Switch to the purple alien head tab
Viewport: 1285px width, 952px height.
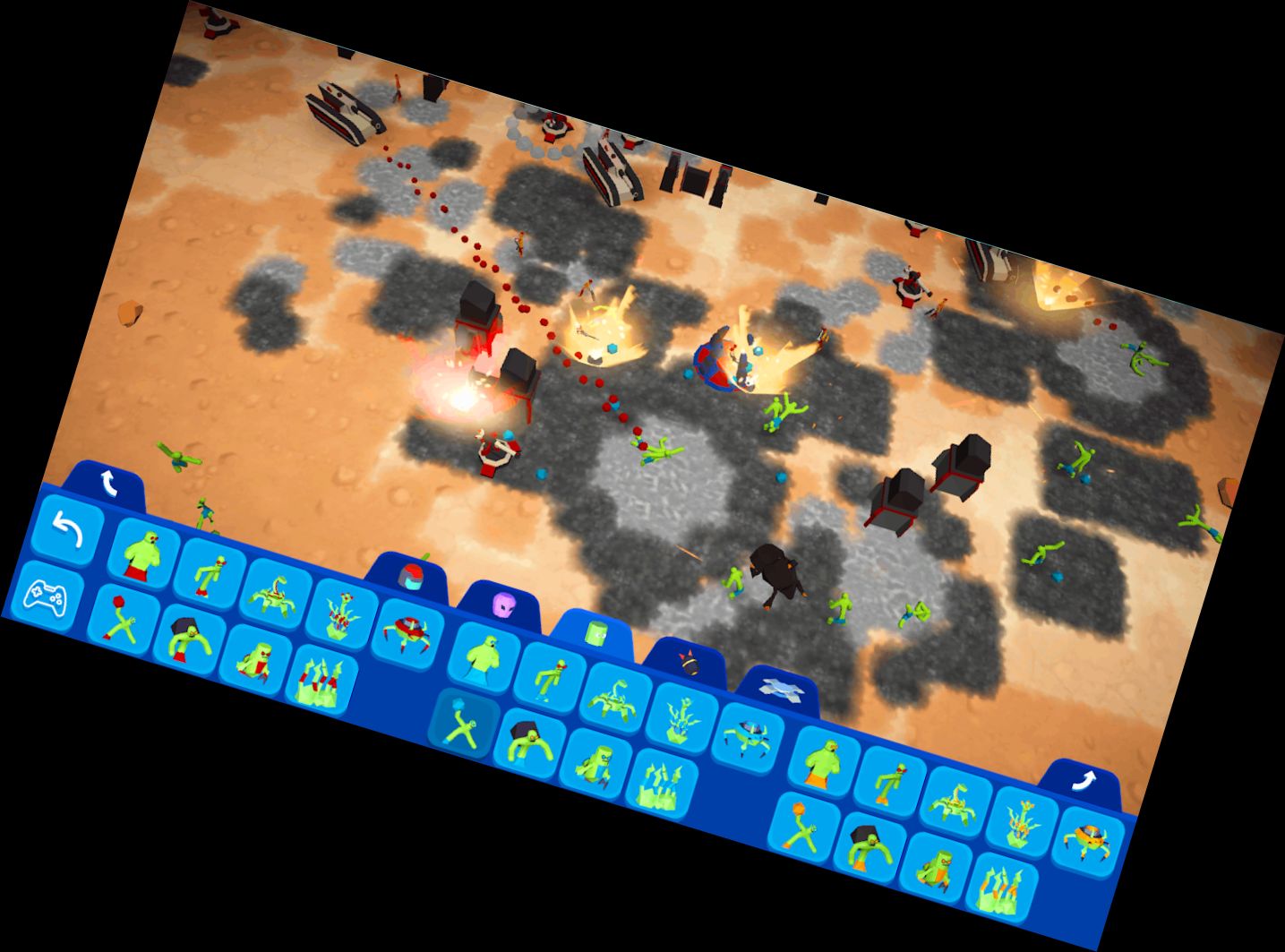click(503, 605)
